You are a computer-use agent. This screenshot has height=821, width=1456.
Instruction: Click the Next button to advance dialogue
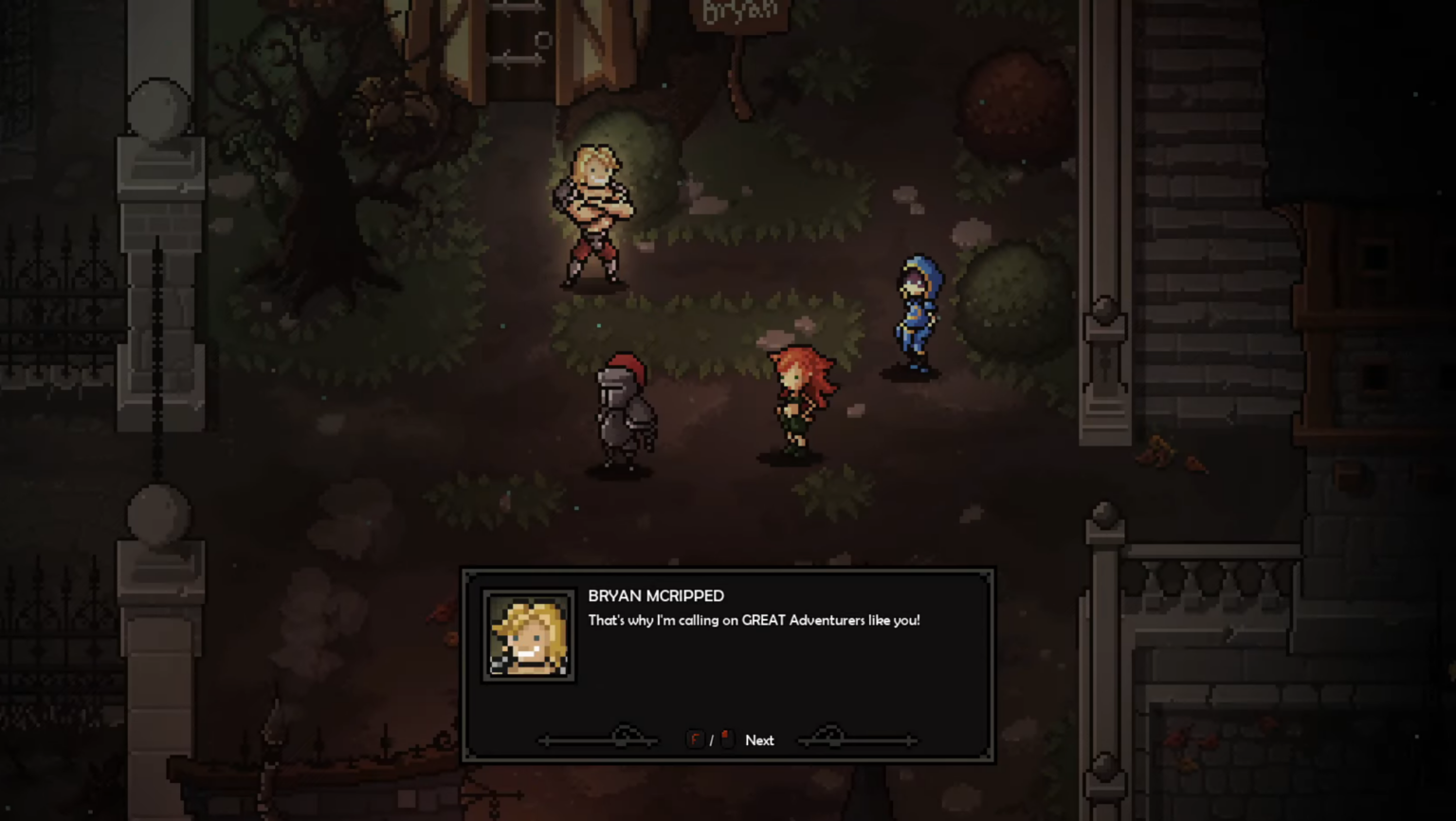759,739
